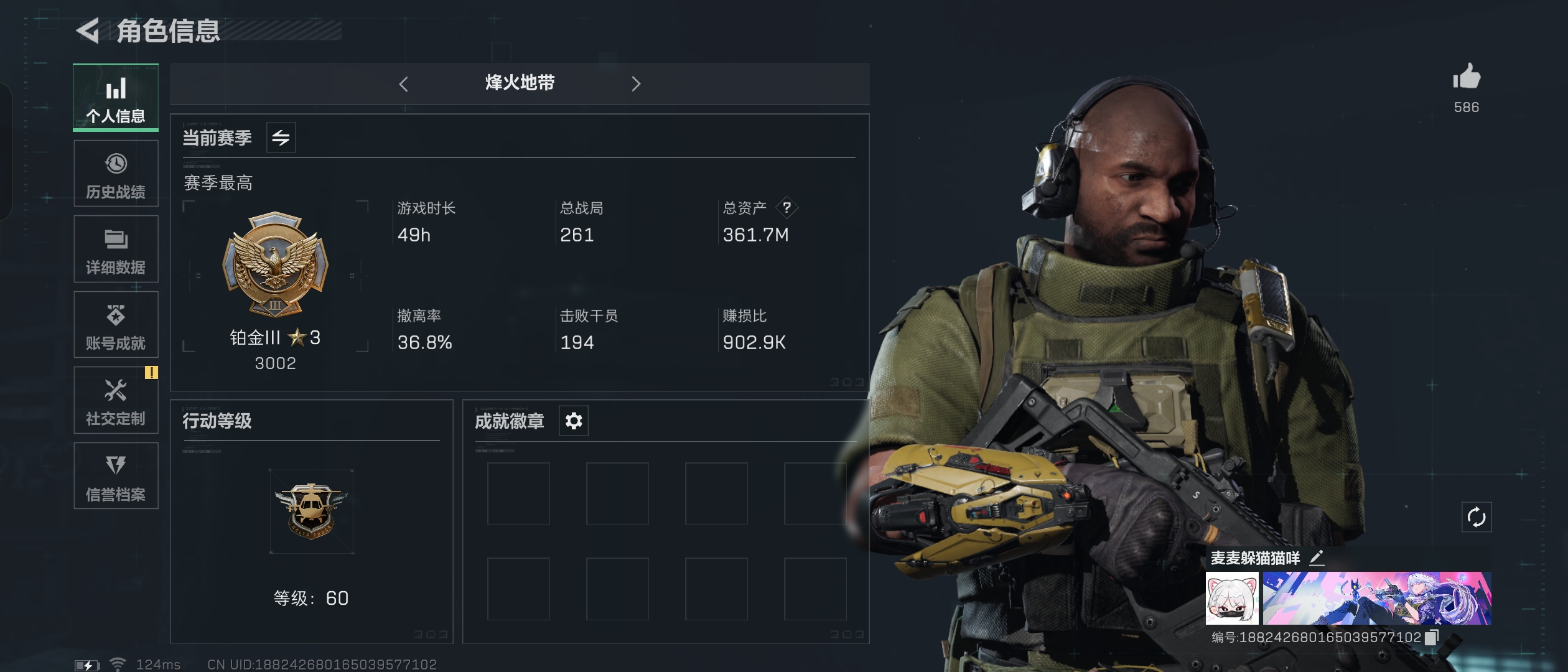The image size is (1568, 672).
Task: Select the 个人信息 tab
Action: tap(116, 98)
